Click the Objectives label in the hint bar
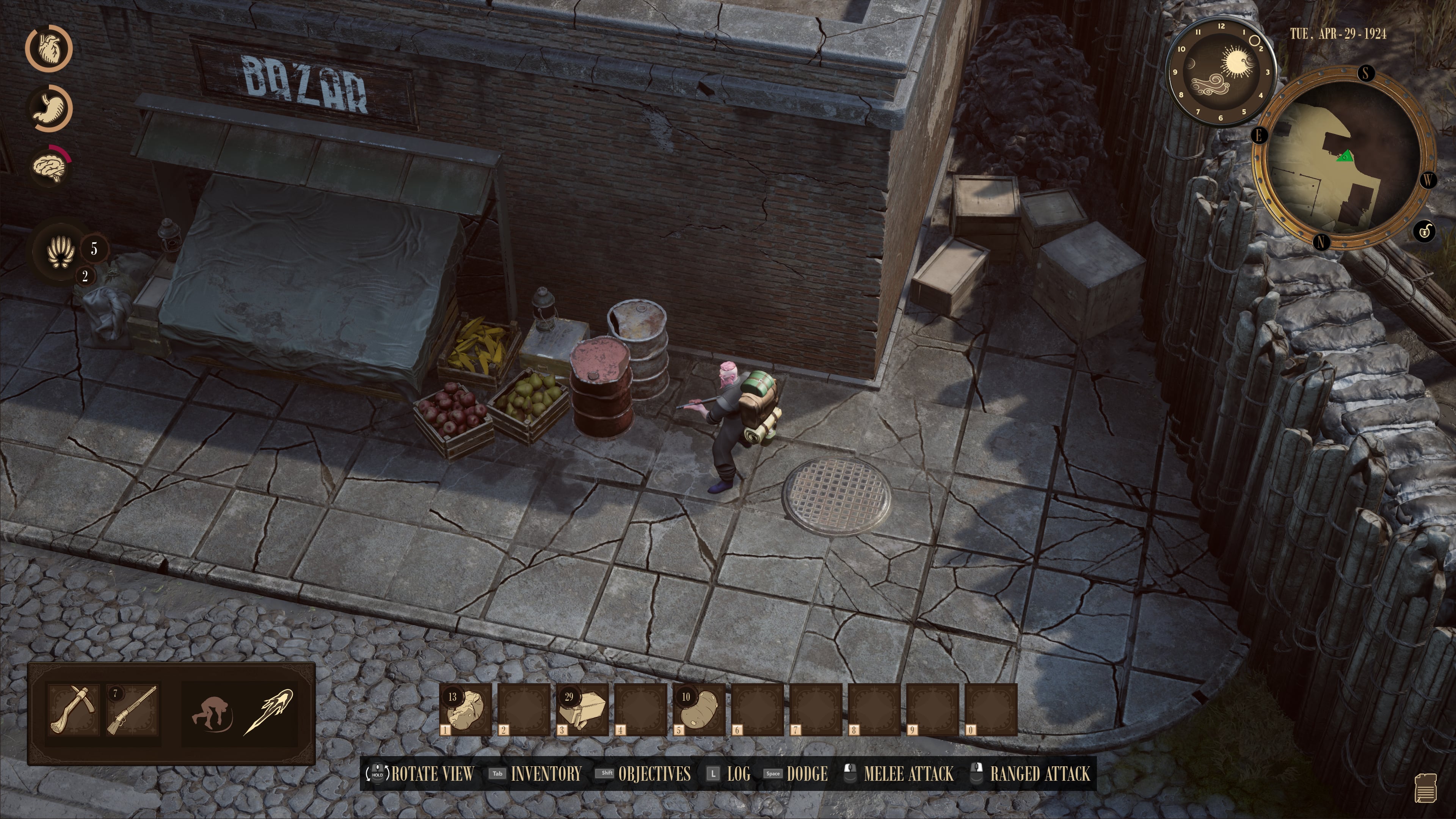 click(x=654, y=774)
